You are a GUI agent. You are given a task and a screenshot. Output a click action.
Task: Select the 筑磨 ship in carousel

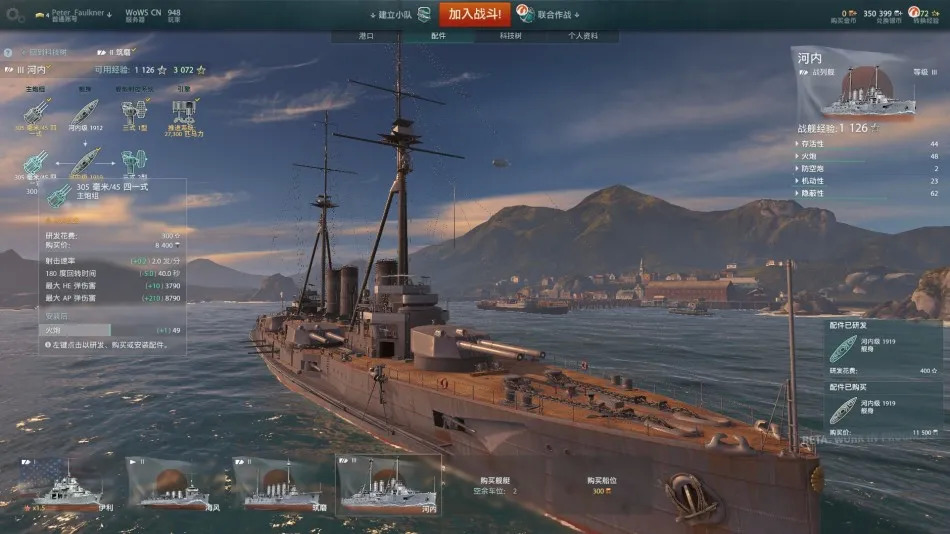pyautogui.click(x=282, y=484)
